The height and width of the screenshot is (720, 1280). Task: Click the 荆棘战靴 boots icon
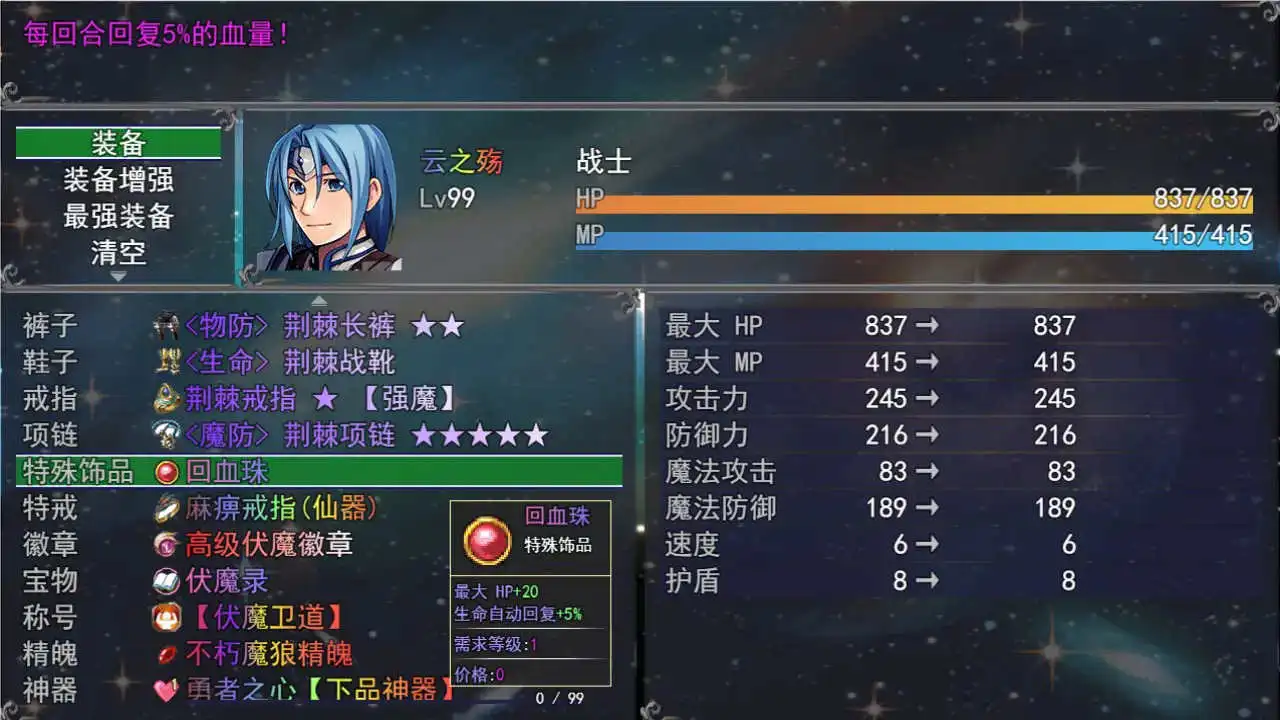(x=168, y=361)
